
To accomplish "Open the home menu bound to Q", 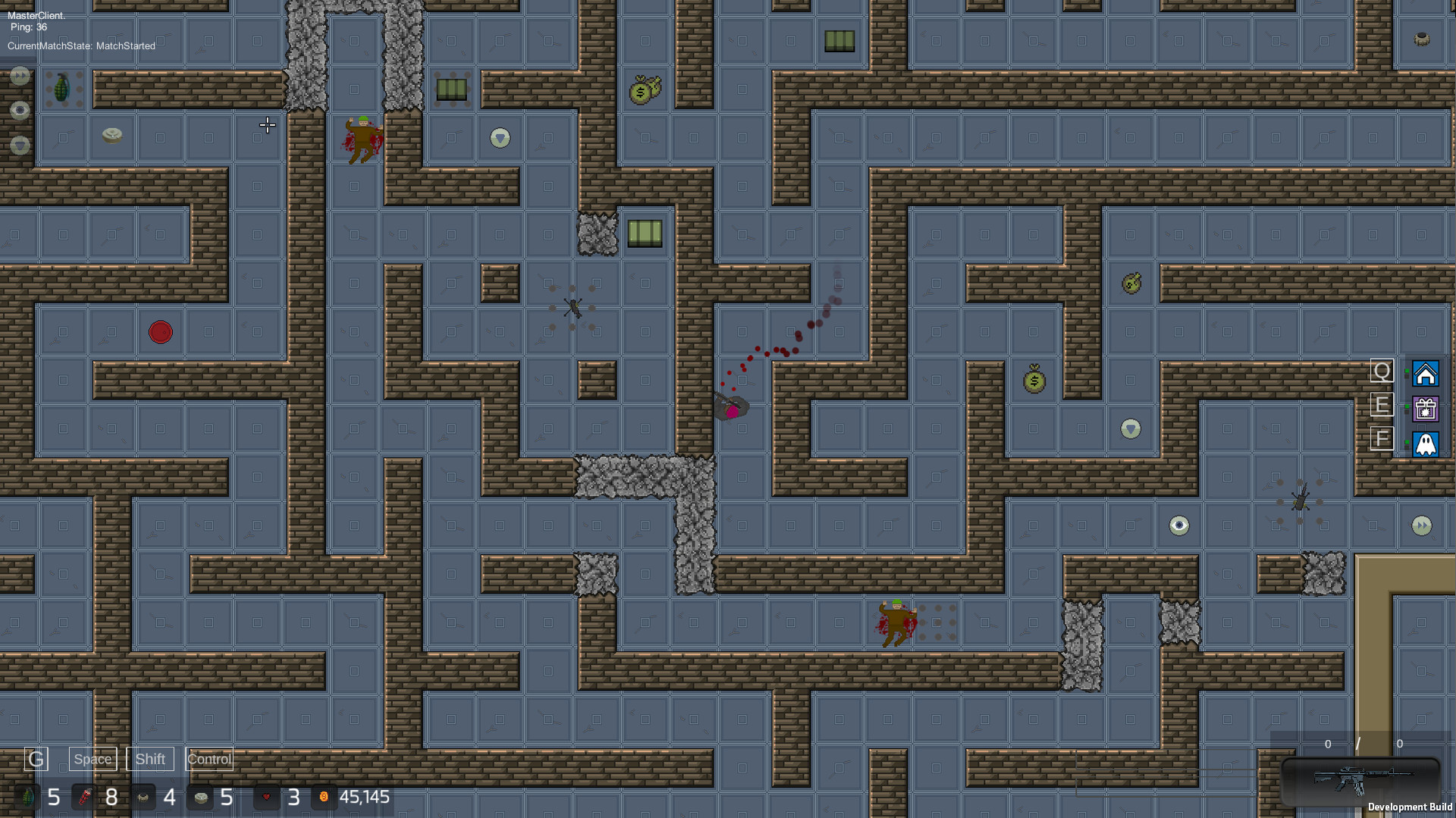I will coord(1426,374).
